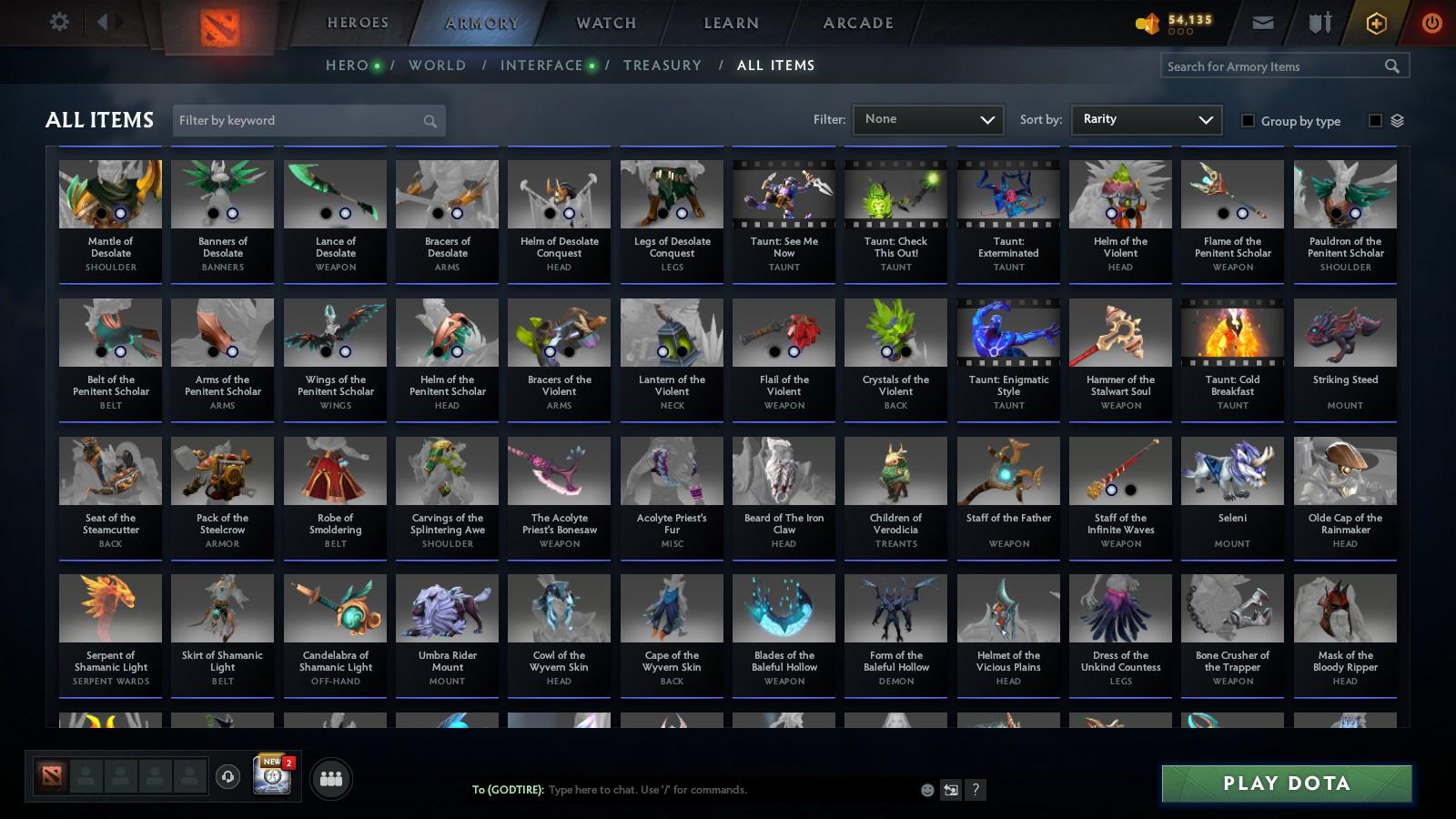Click the question mark help button
This screenshot has height=819, width=1456.
(x=976, y=790)
